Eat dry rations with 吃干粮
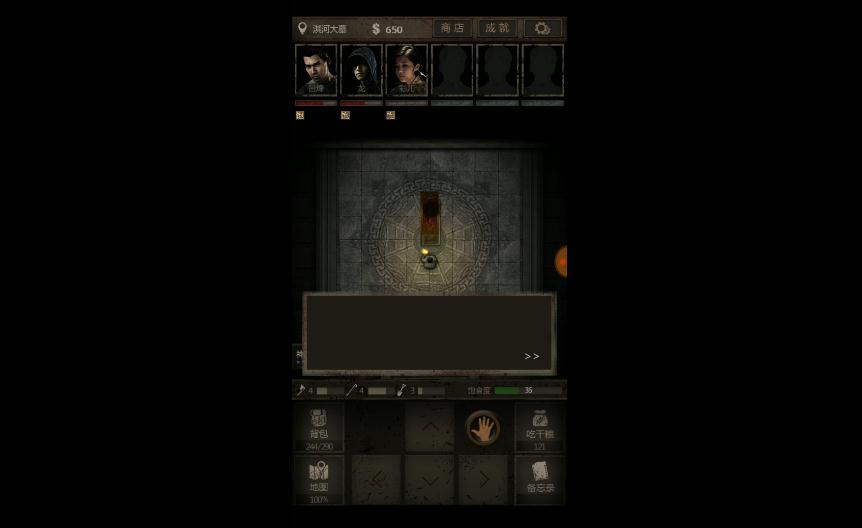 pos(540,428)
